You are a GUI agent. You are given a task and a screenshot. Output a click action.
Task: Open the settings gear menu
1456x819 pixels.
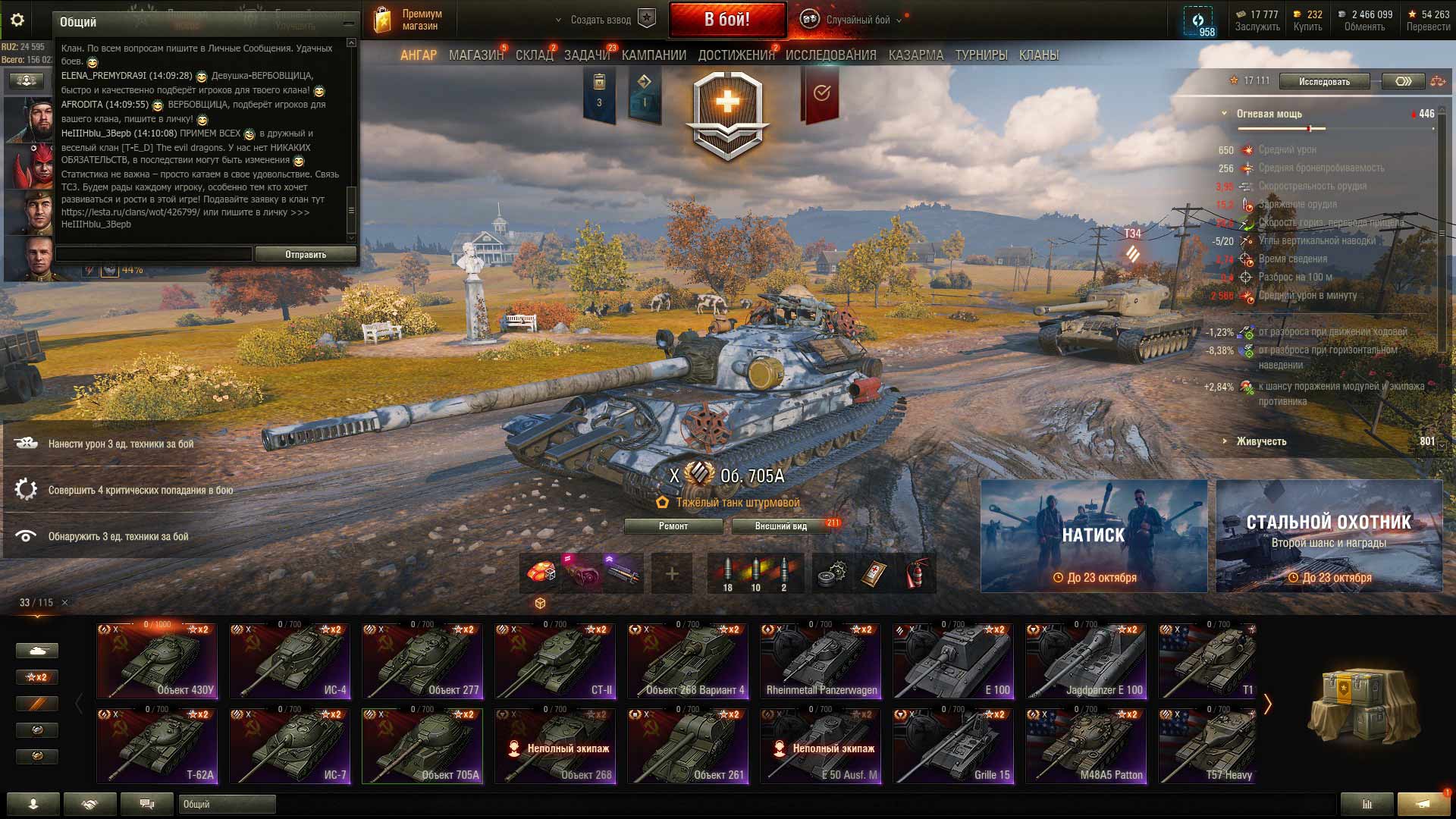[x=17, y=20]
